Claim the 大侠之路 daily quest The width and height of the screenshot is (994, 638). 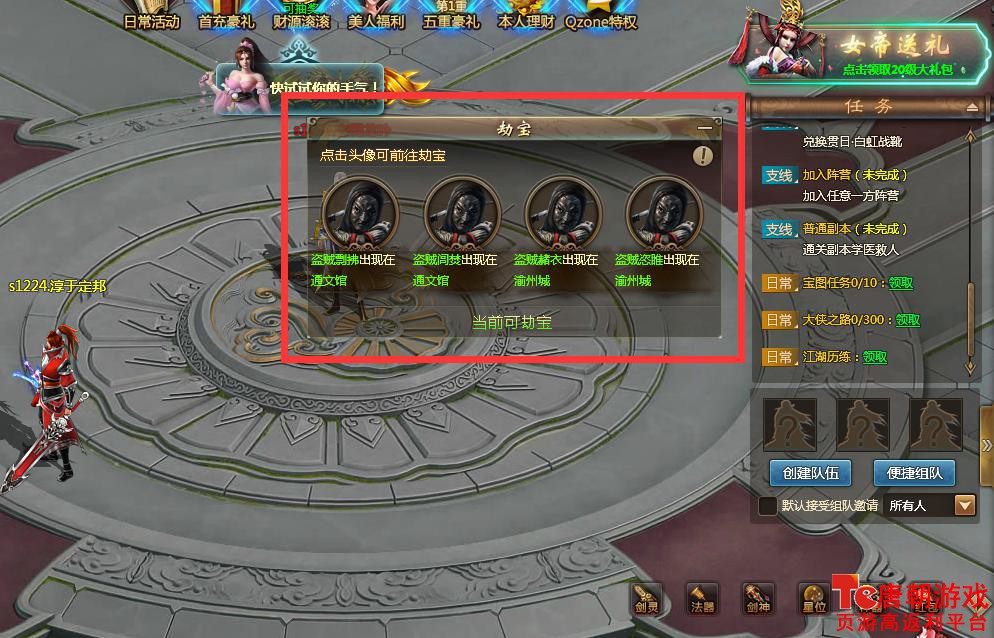(x=908, y=320)
